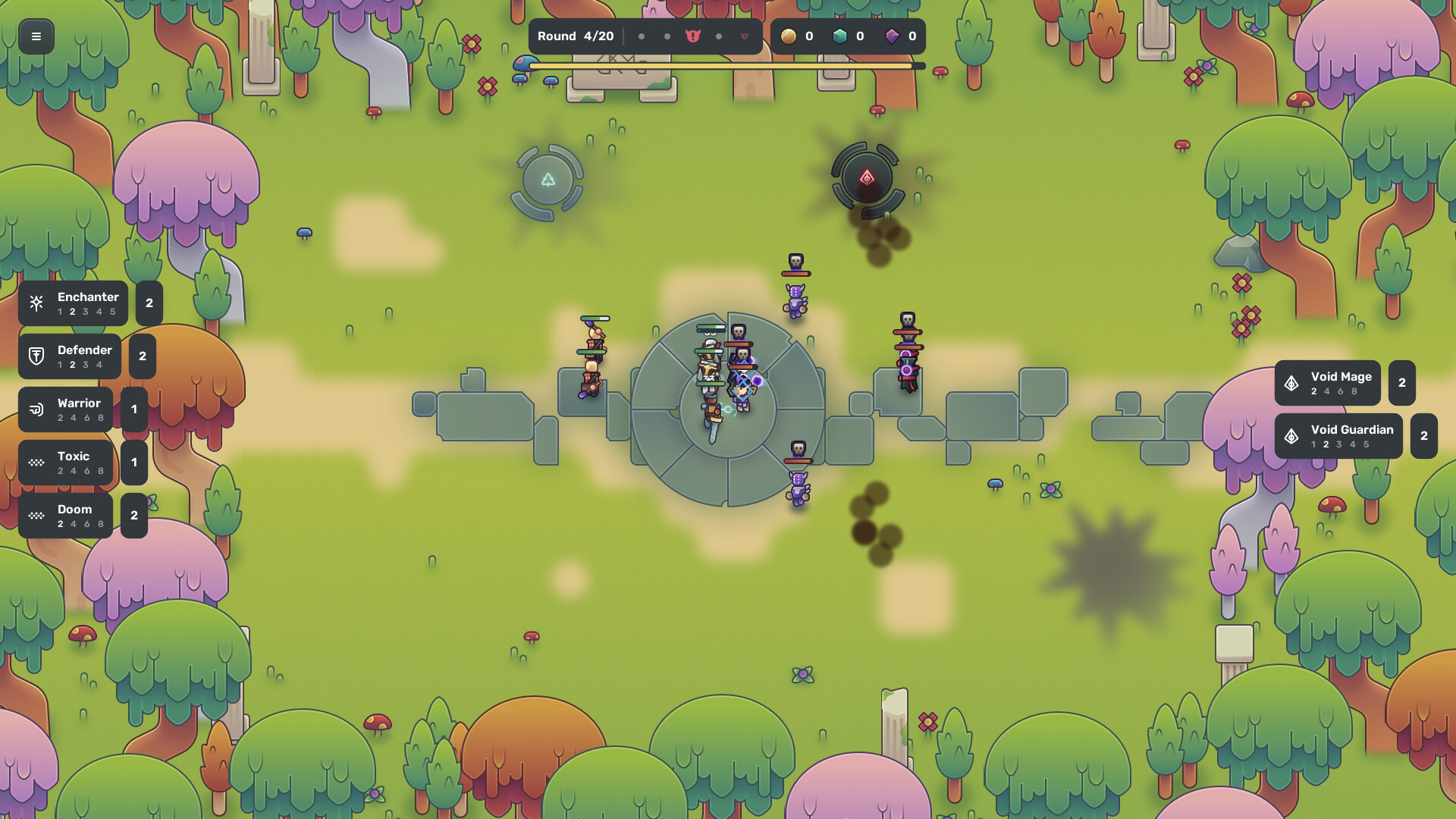Image resolution: width=1456 pixels, height=819 pixels.
Task: Click the red boss skull round marker
Action: coord(691,36)
